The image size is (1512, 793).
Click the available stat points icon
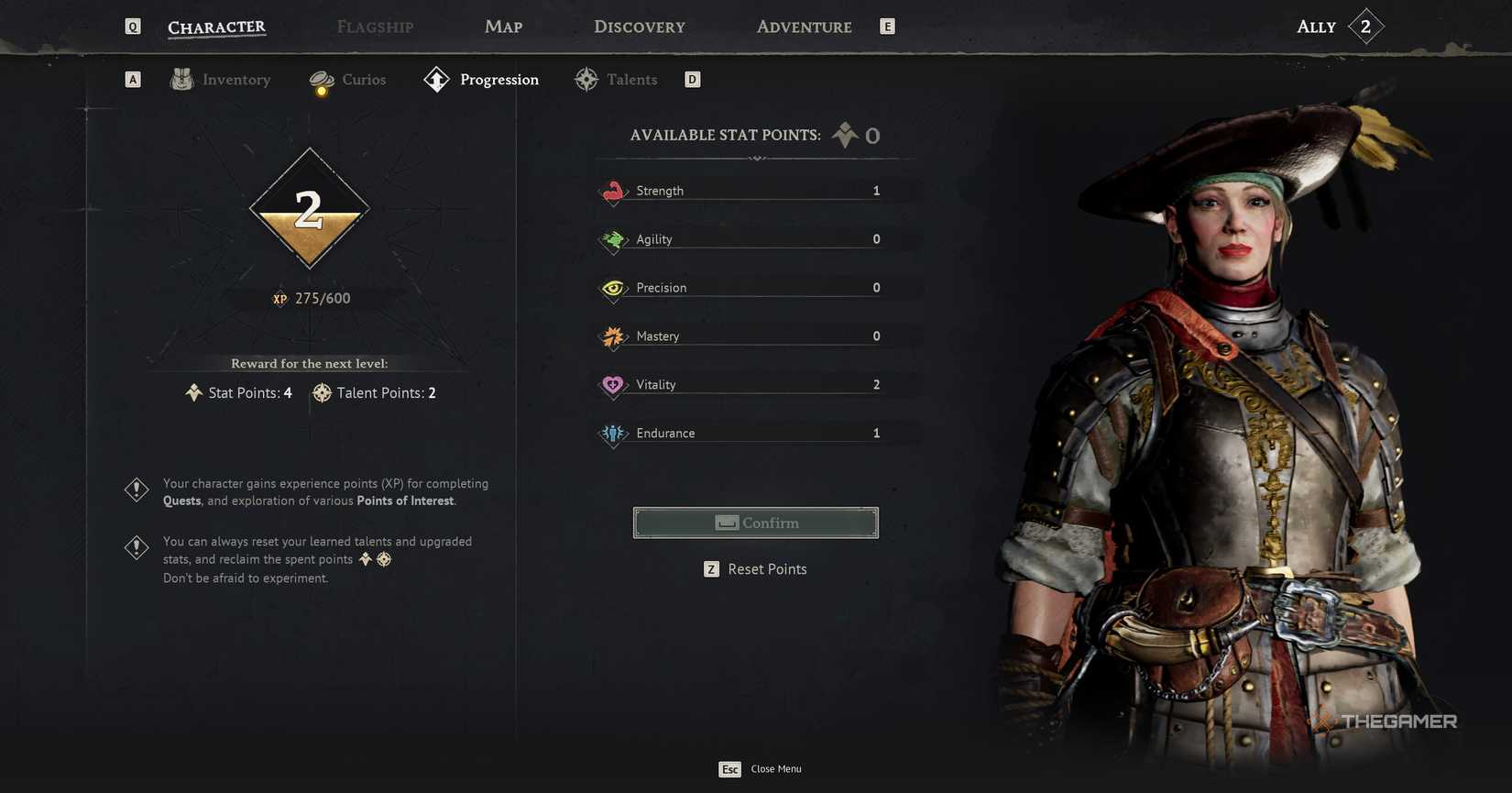pyautogui.click(x=844, y=135)
